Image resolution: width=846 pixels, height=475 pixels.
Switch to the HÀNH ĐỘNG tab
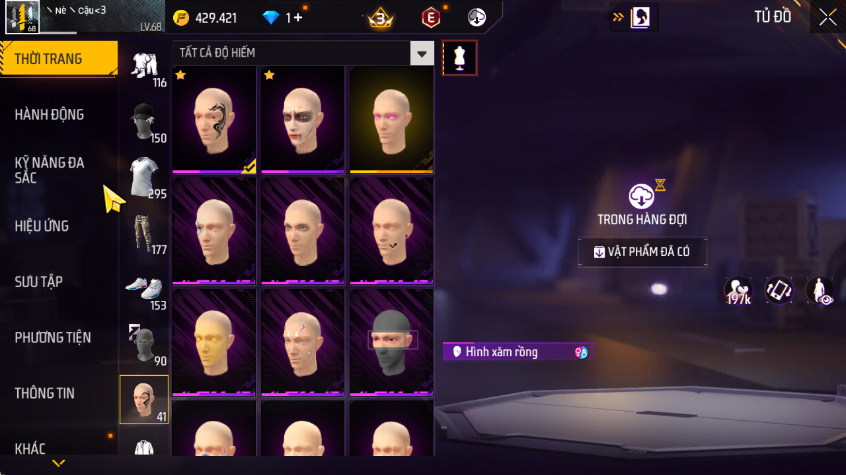50,114
